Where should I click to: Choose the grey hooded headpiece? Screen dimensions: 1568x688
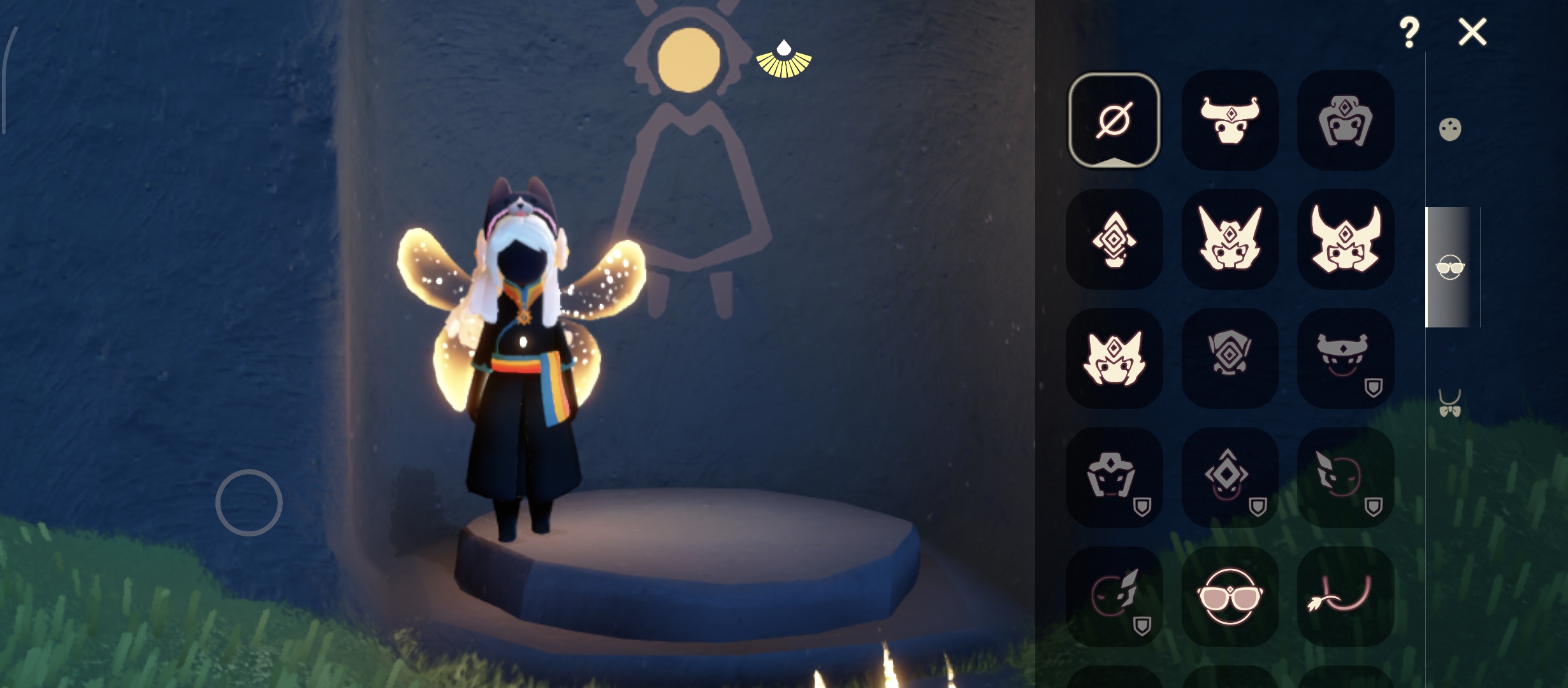coord(1345,120)
